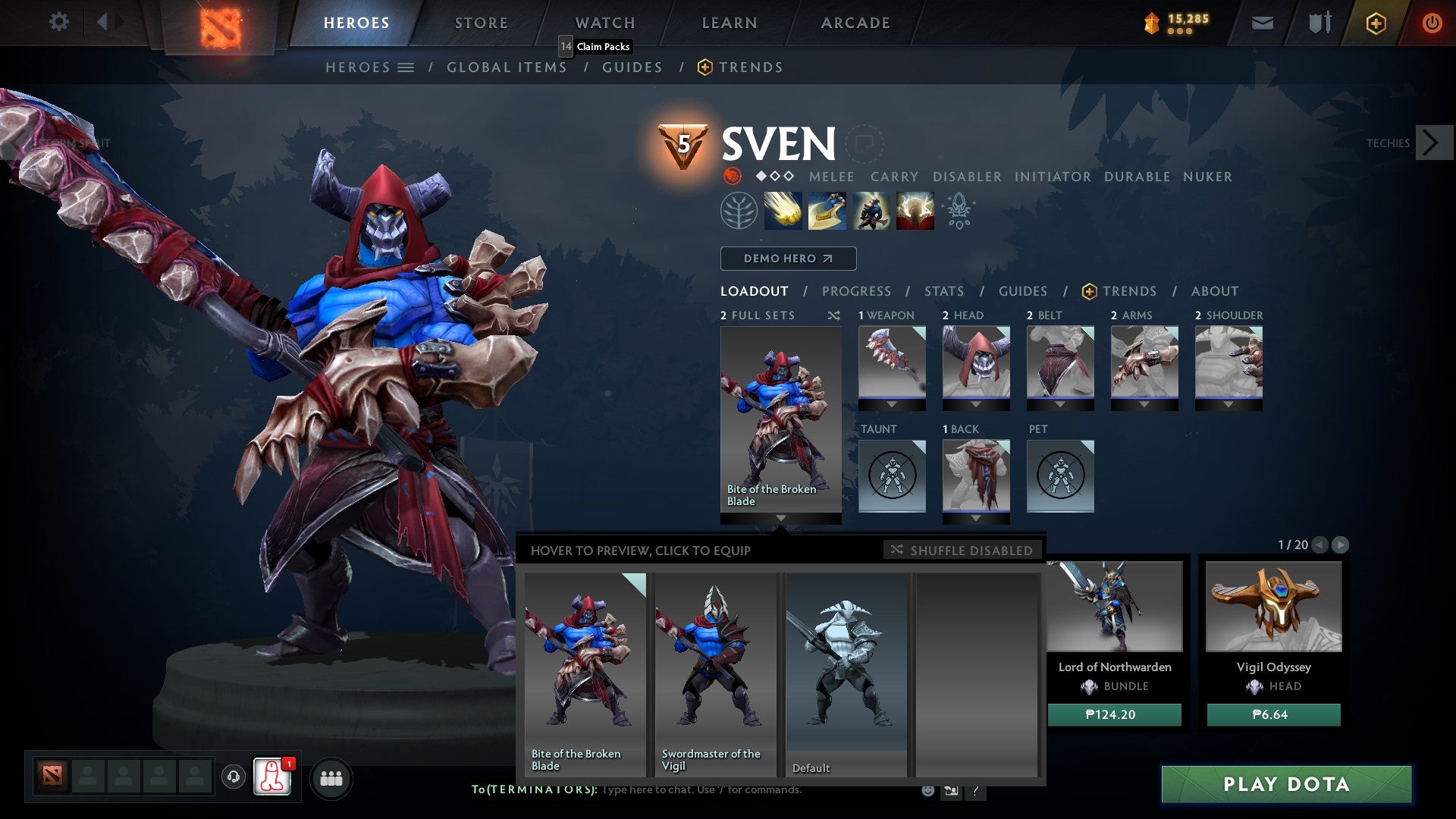Select Sven's God's Strength ability icon

pyautogui.click(x=914, y=210)
